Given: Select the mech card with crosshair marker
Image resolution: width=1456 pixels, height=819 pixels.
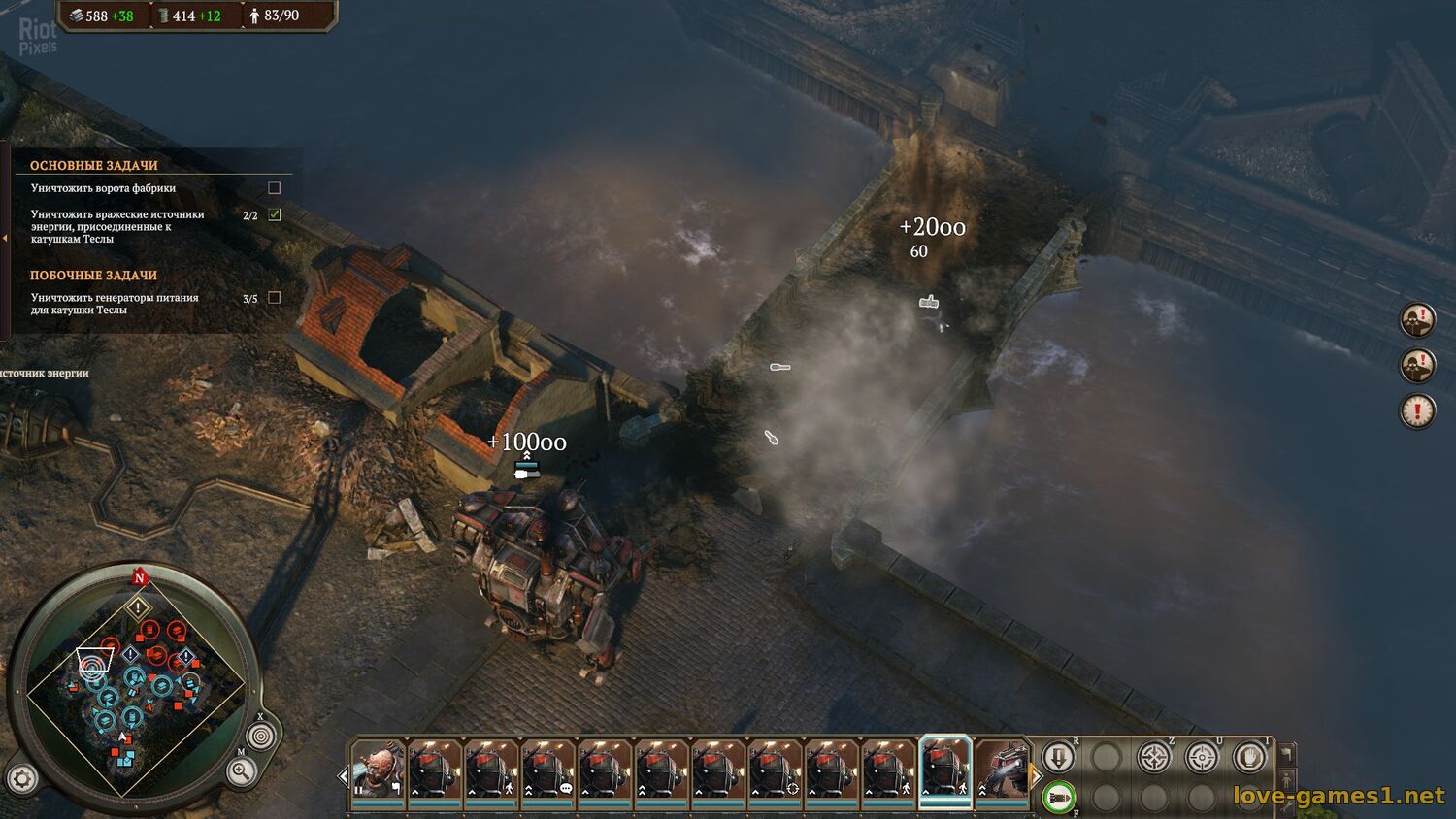Looking at the screenshot, I should point(775,770).
